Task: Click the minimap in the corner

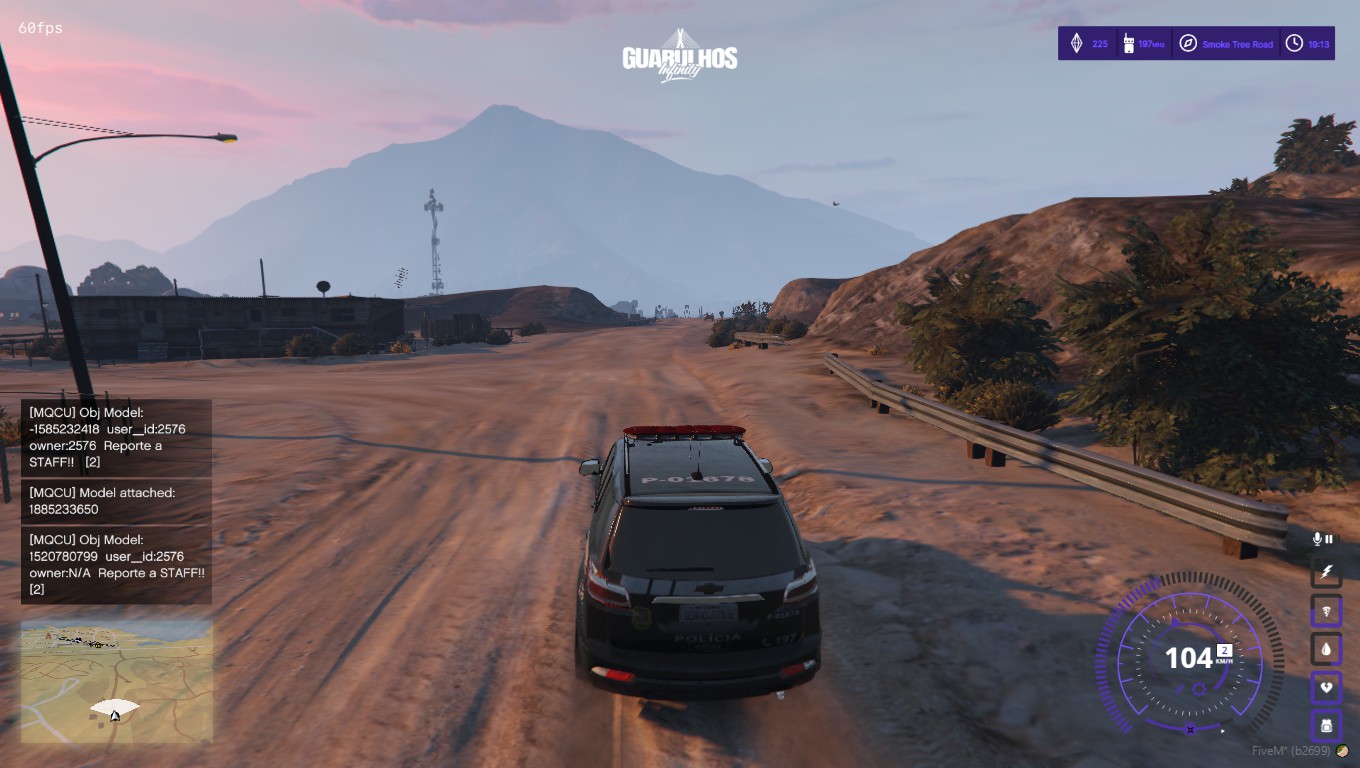Action: pos(117,682)
